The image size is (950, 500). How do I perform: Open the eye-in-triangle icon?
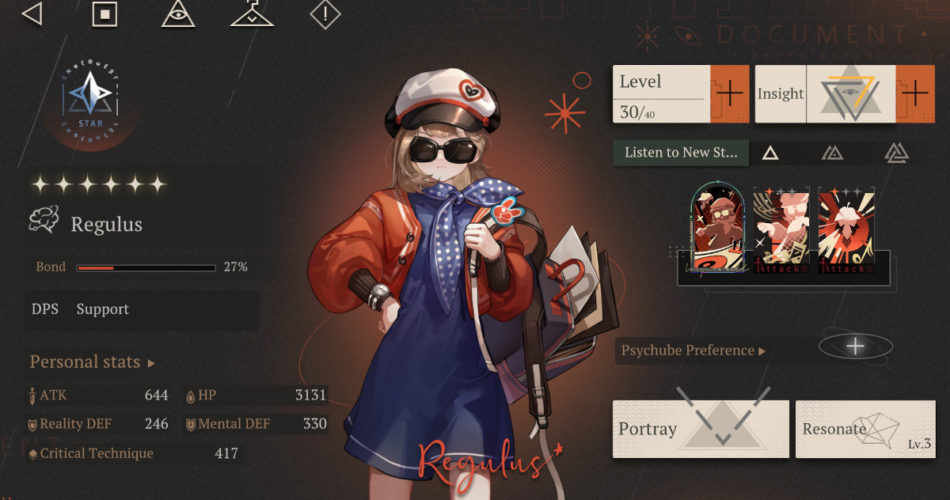[178, 14]
